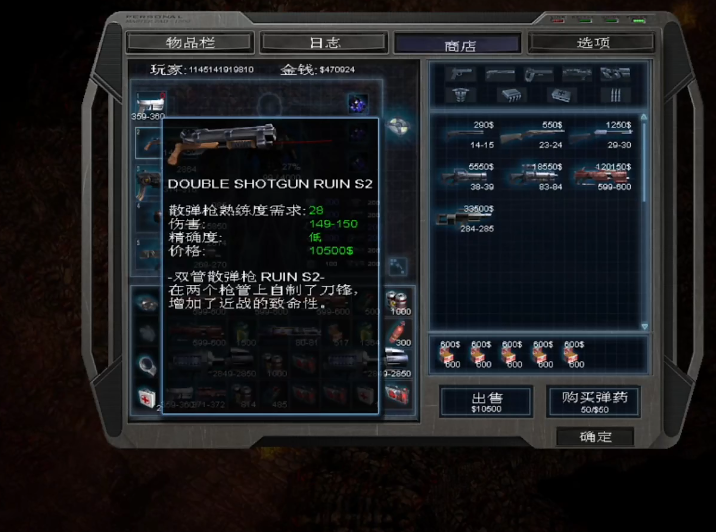Select the 商店 shop tab
This screenshot has width=716, height=532.
[x=458, y=45]
